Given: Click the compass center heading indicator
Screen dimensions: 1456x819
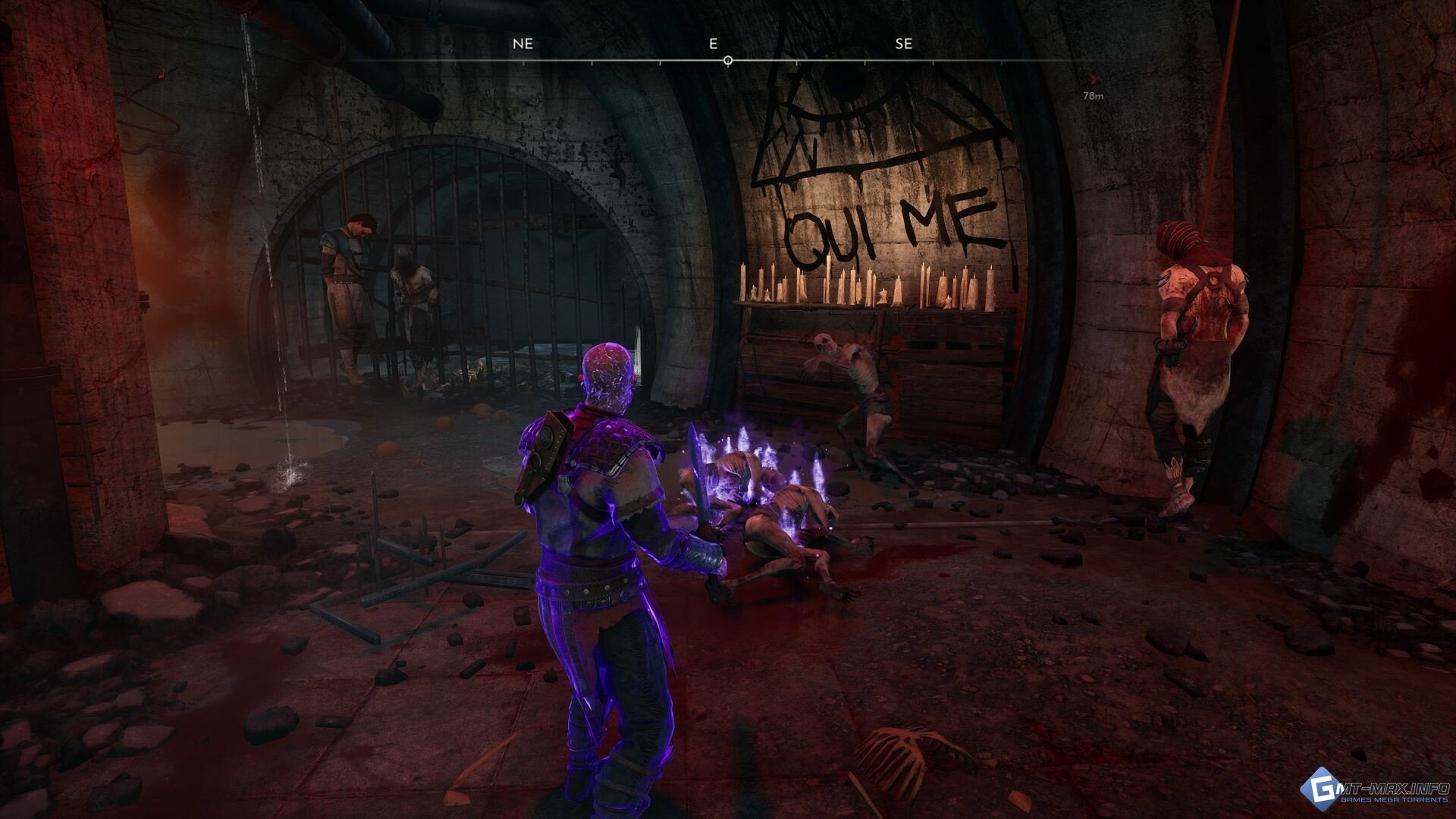Looking at the screenshot, I should coord(728,60).
